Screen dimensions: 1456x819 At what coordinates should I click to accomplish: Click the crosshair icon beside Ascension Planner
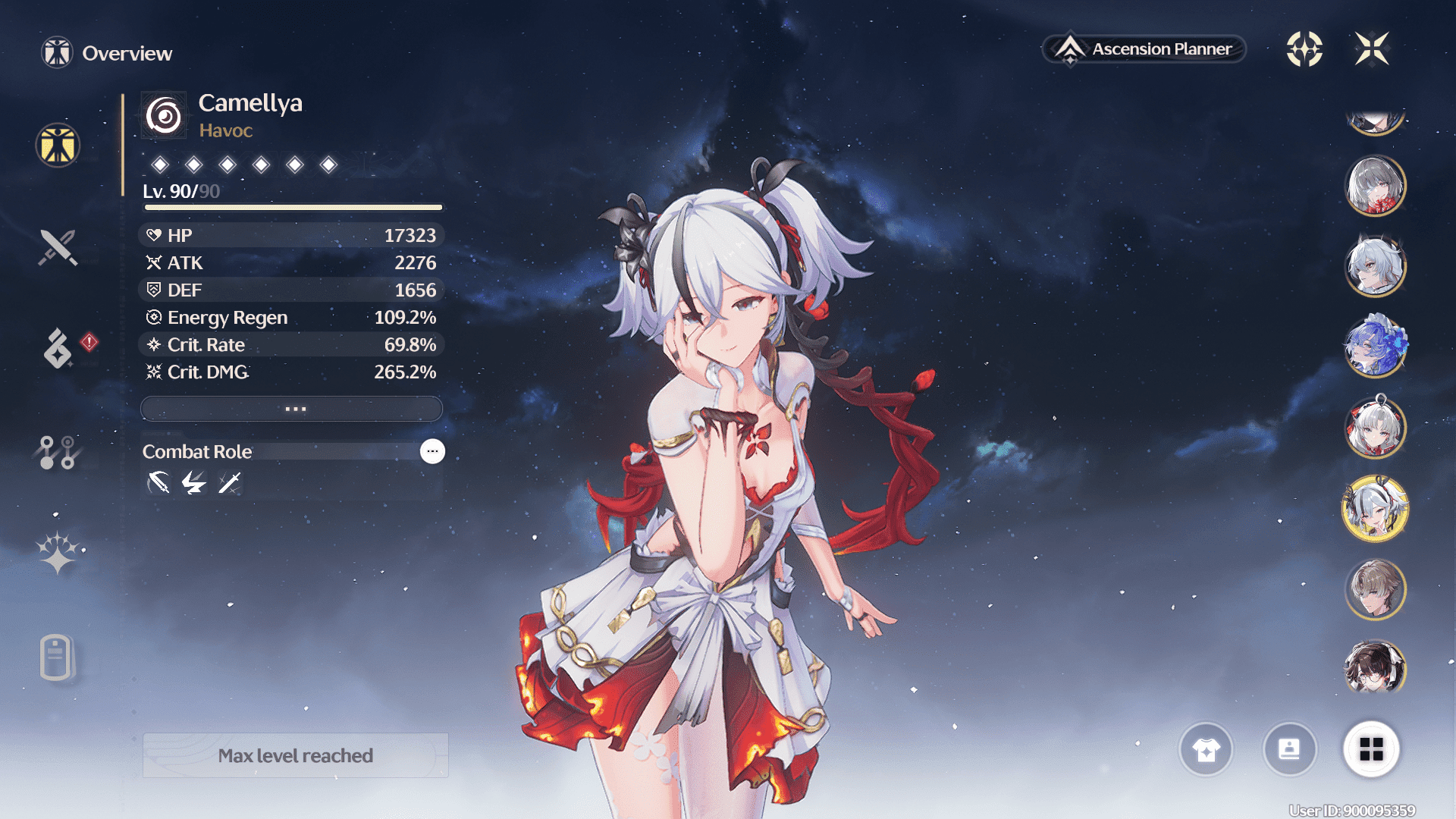(x=1304, y=49)
